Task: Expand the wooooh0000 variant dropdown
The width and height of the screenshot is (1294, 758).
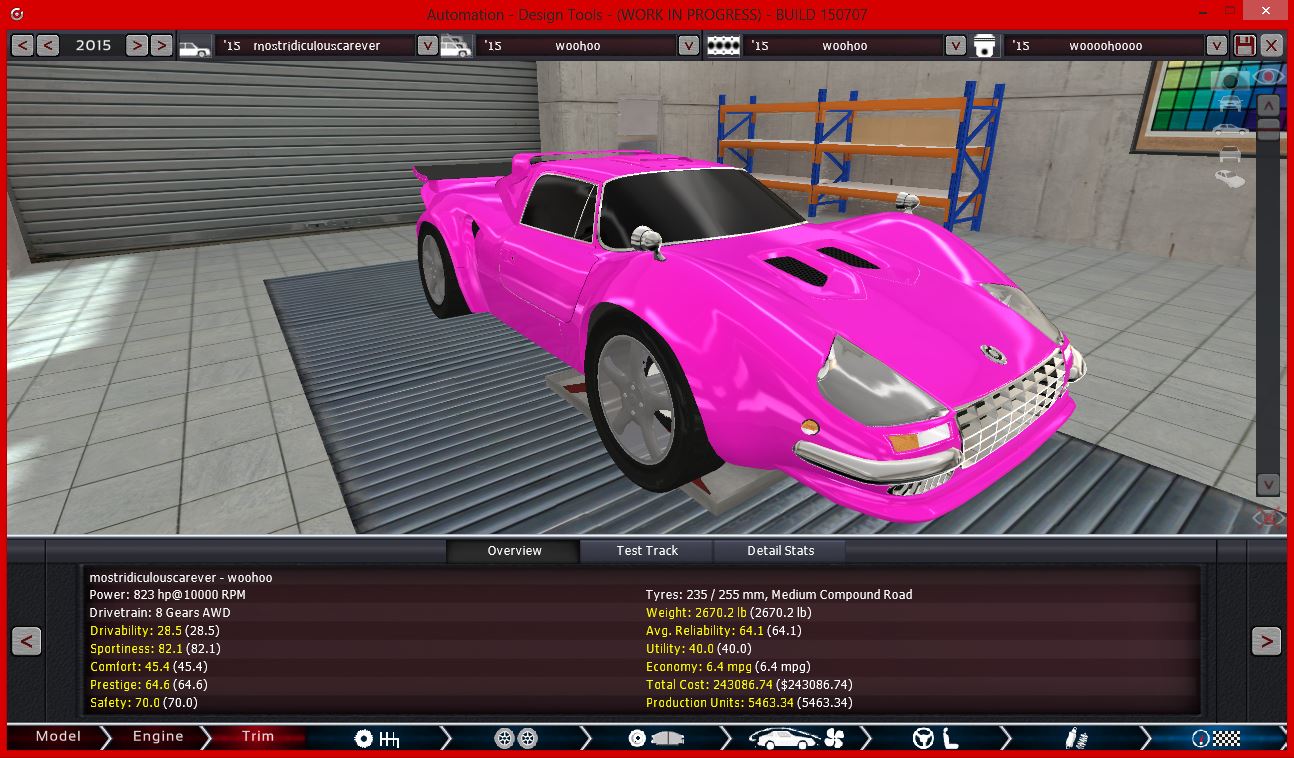Action: point(1216,45)
